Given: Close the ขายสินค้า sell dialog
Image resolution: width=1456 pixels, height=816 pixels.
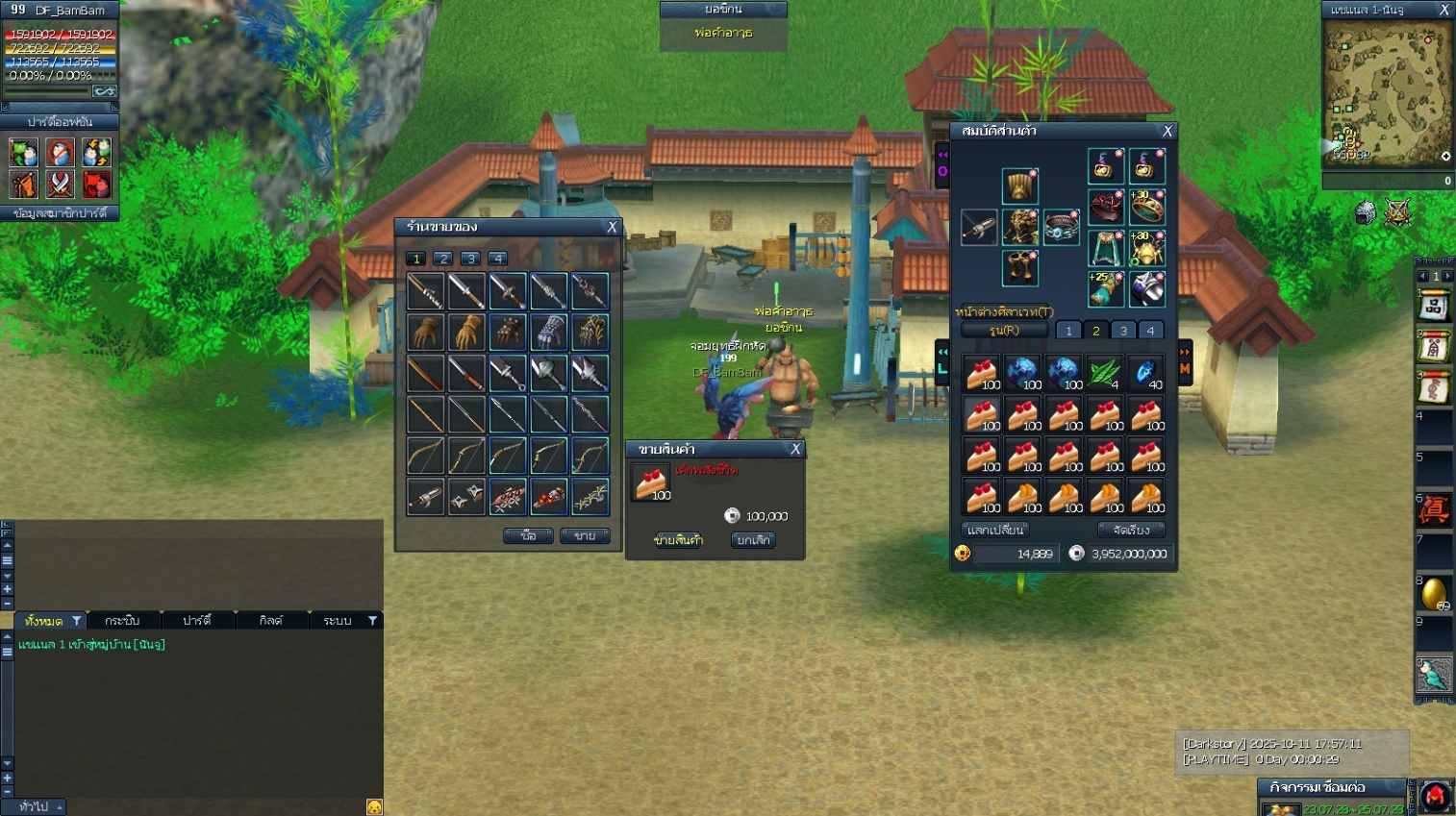Looking at the screenshot, I should coord(795,449).
